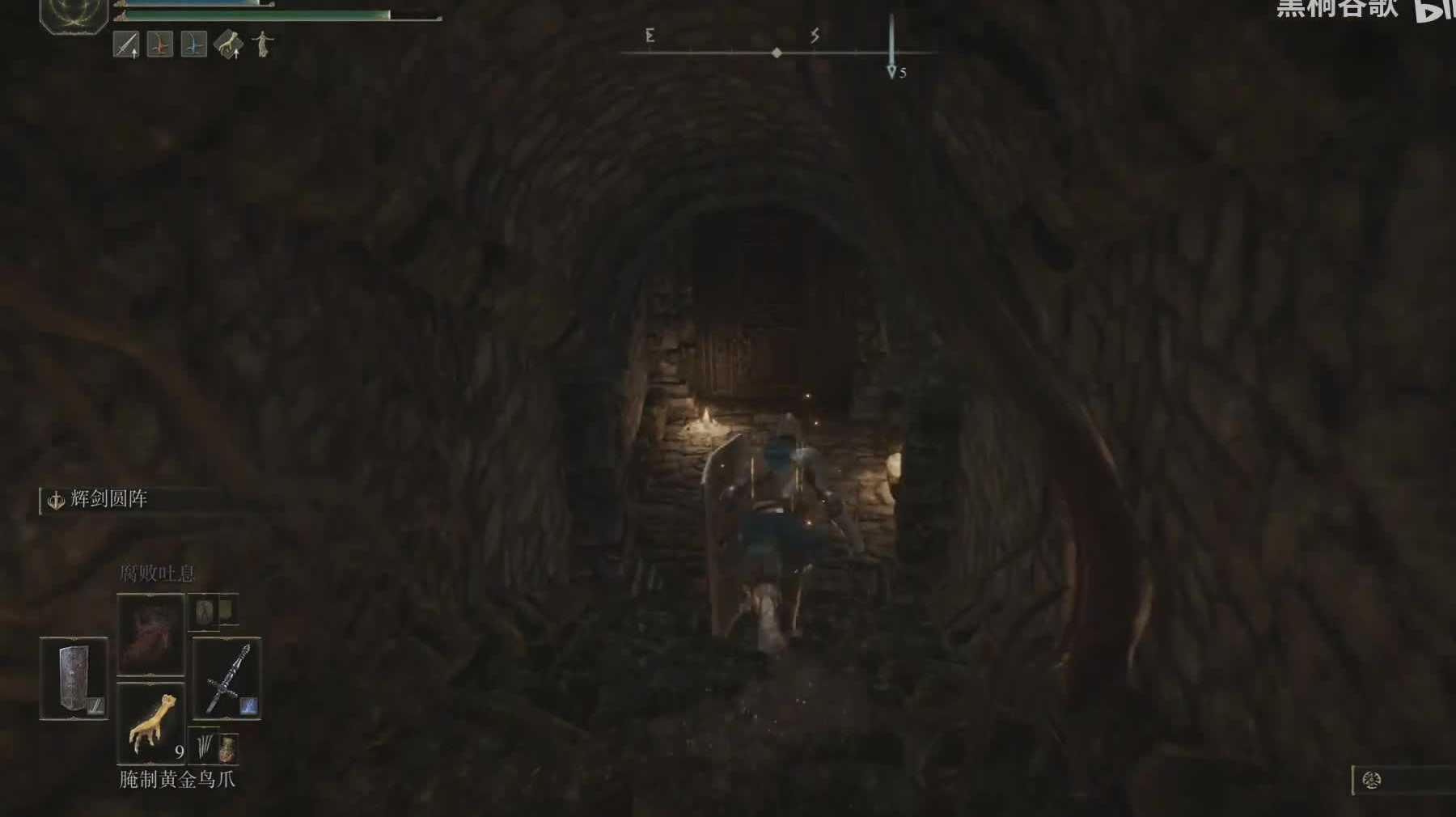This screenshot has width=1456, height=817.
Task: Click the round emblem notification box
Action: pos(1403,780)
